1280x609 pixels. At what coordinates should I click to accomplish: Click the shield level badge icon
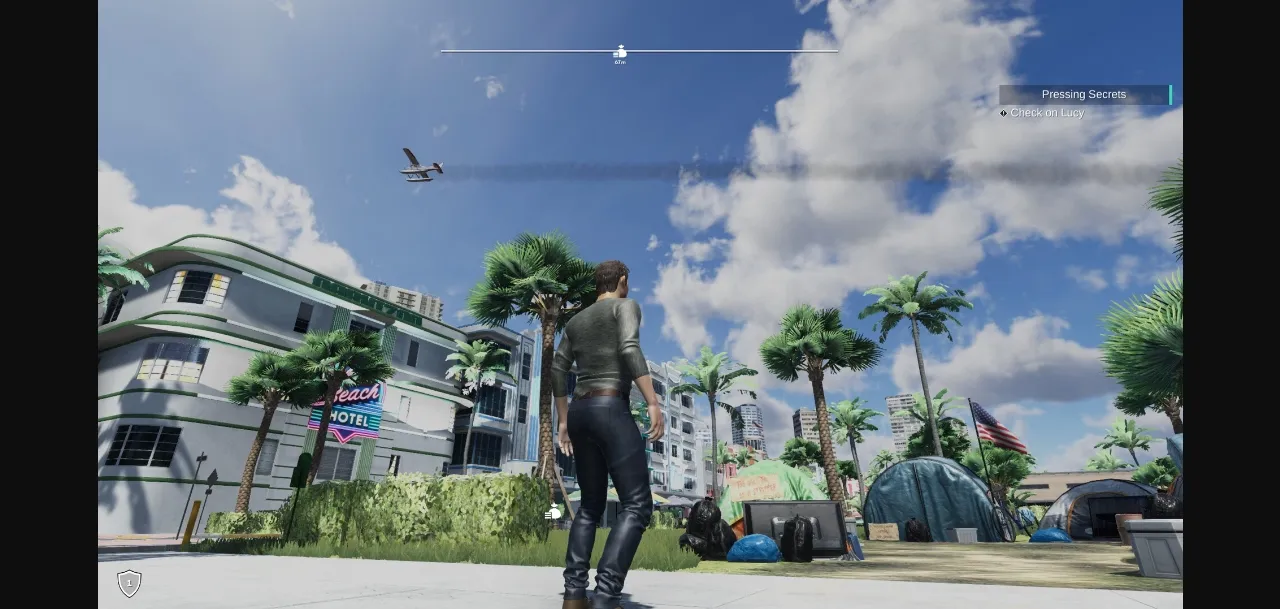click(x=129, y=583)
